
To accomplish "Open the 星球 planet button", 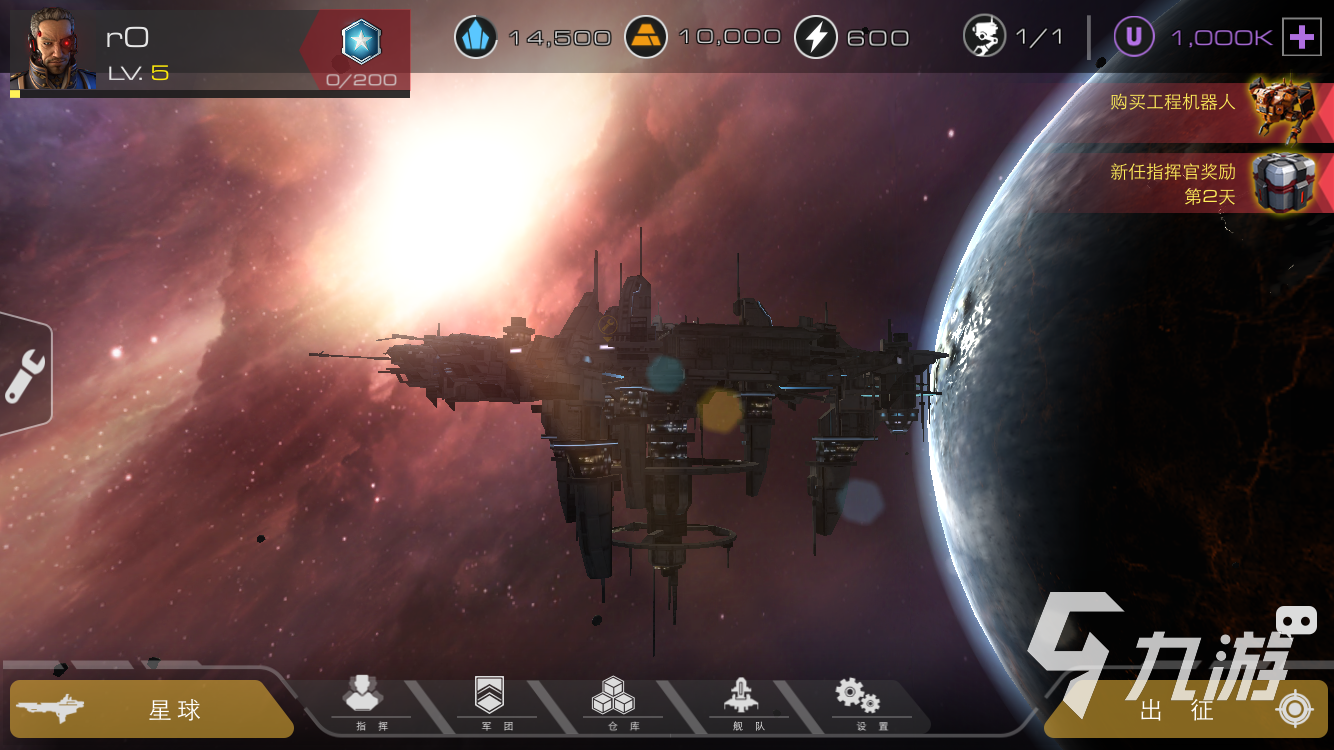I will tap(150, 710).
